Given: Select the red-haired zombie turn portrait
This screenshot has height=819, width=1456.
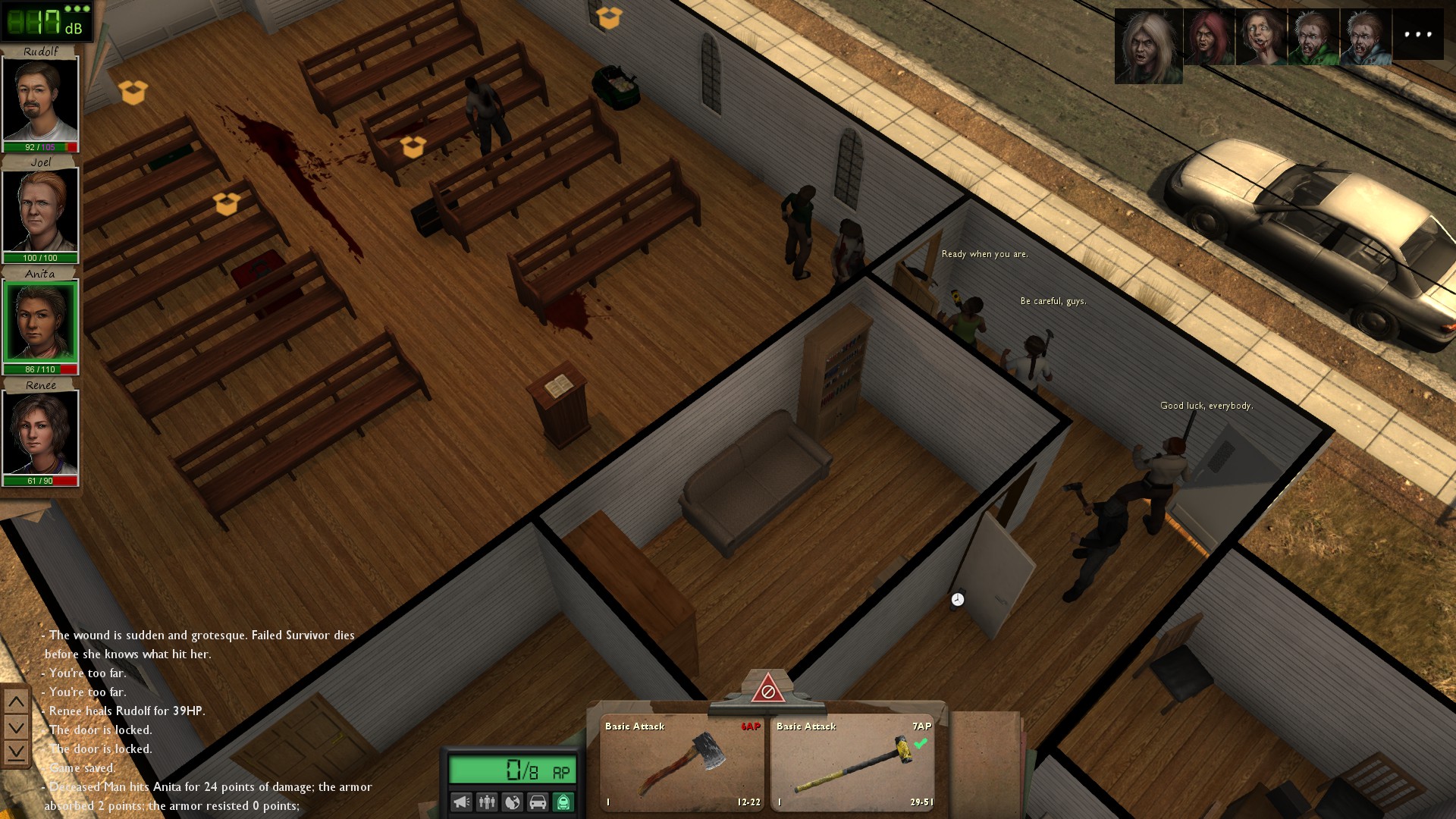Looking at the screenshot, I should [1209, 36].
